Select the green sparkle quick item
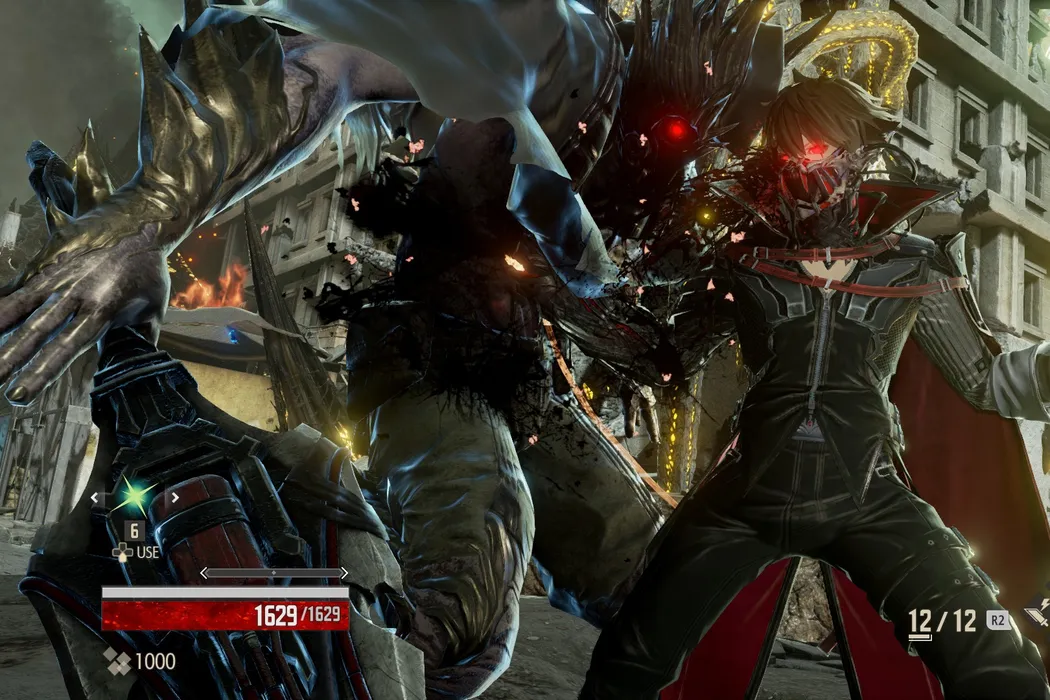Viewport: 1050px width, 700px height. (x=134, y=496)
